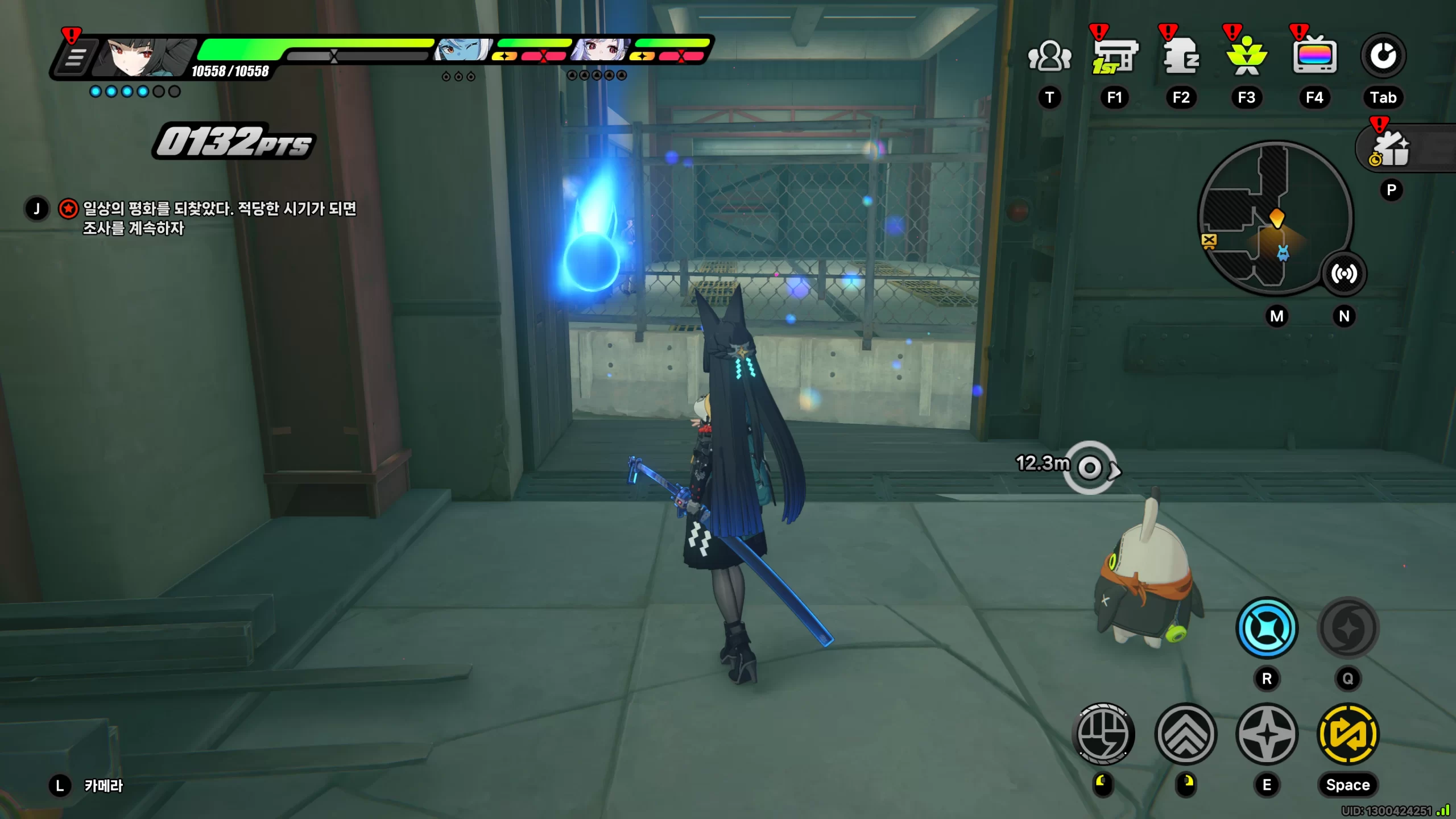Image resolution: width=1456 pixels, height=819 pixels.
Task: Activate the signal broadcast button by minimap
Action: (1343, 274)
